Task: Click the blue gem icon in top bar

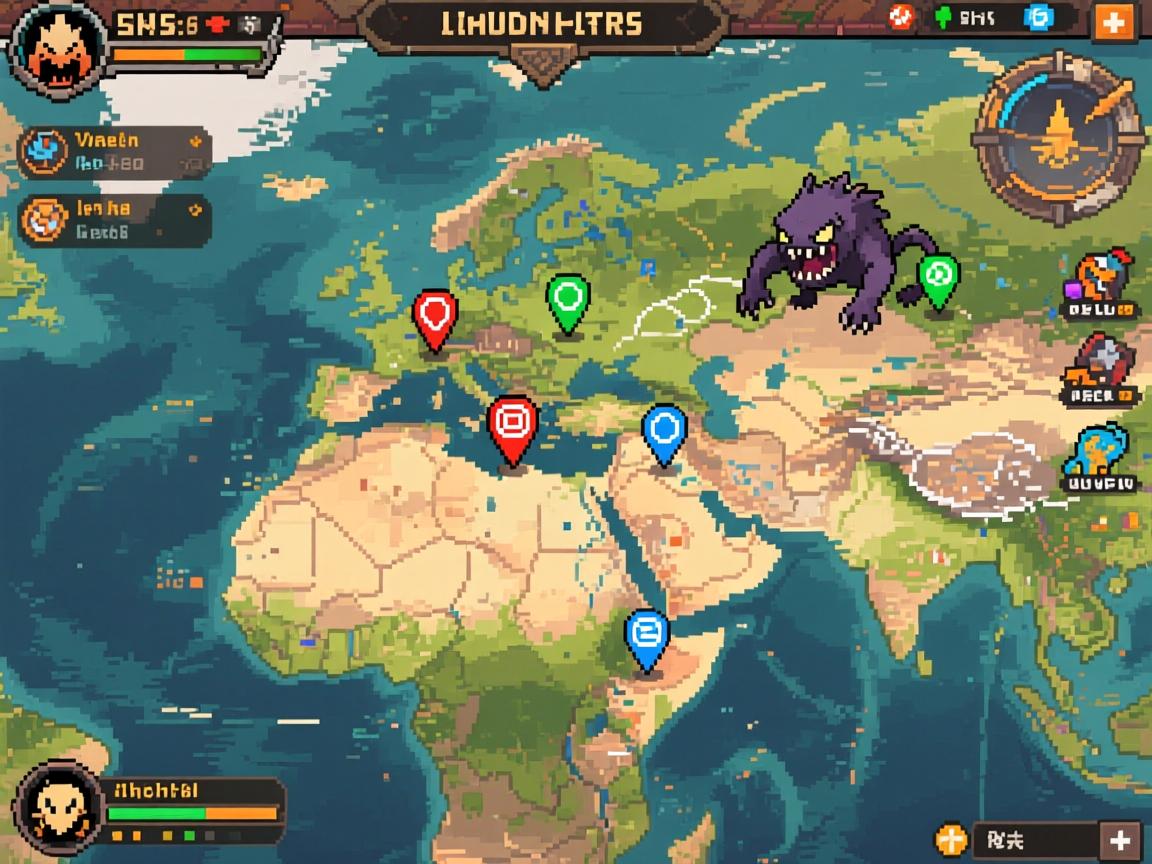Action: [1038, 17]
